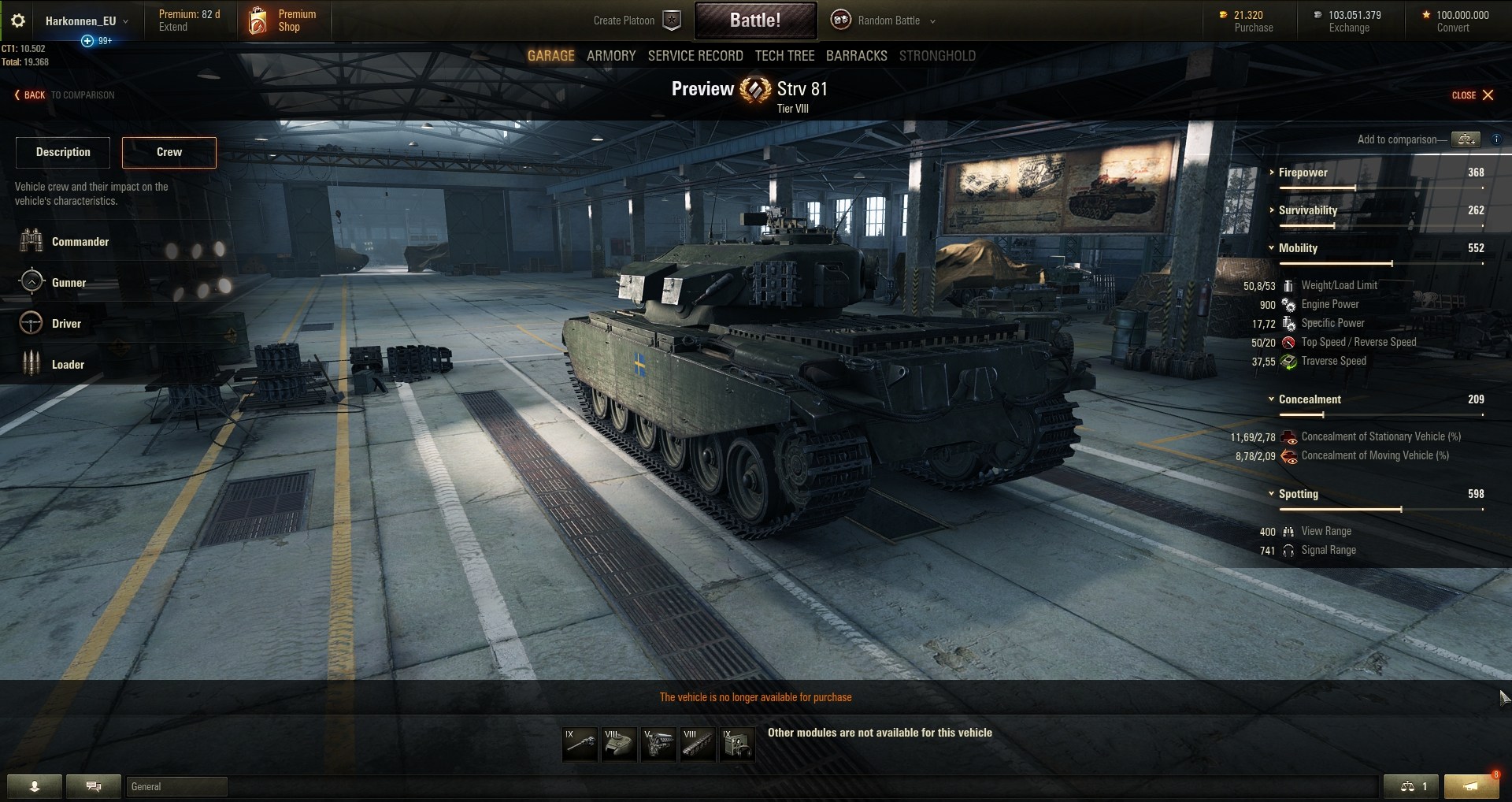Open the Premium Shop
The width and height of the screenshot is (1512, 802).
click(x=283, y=21)
